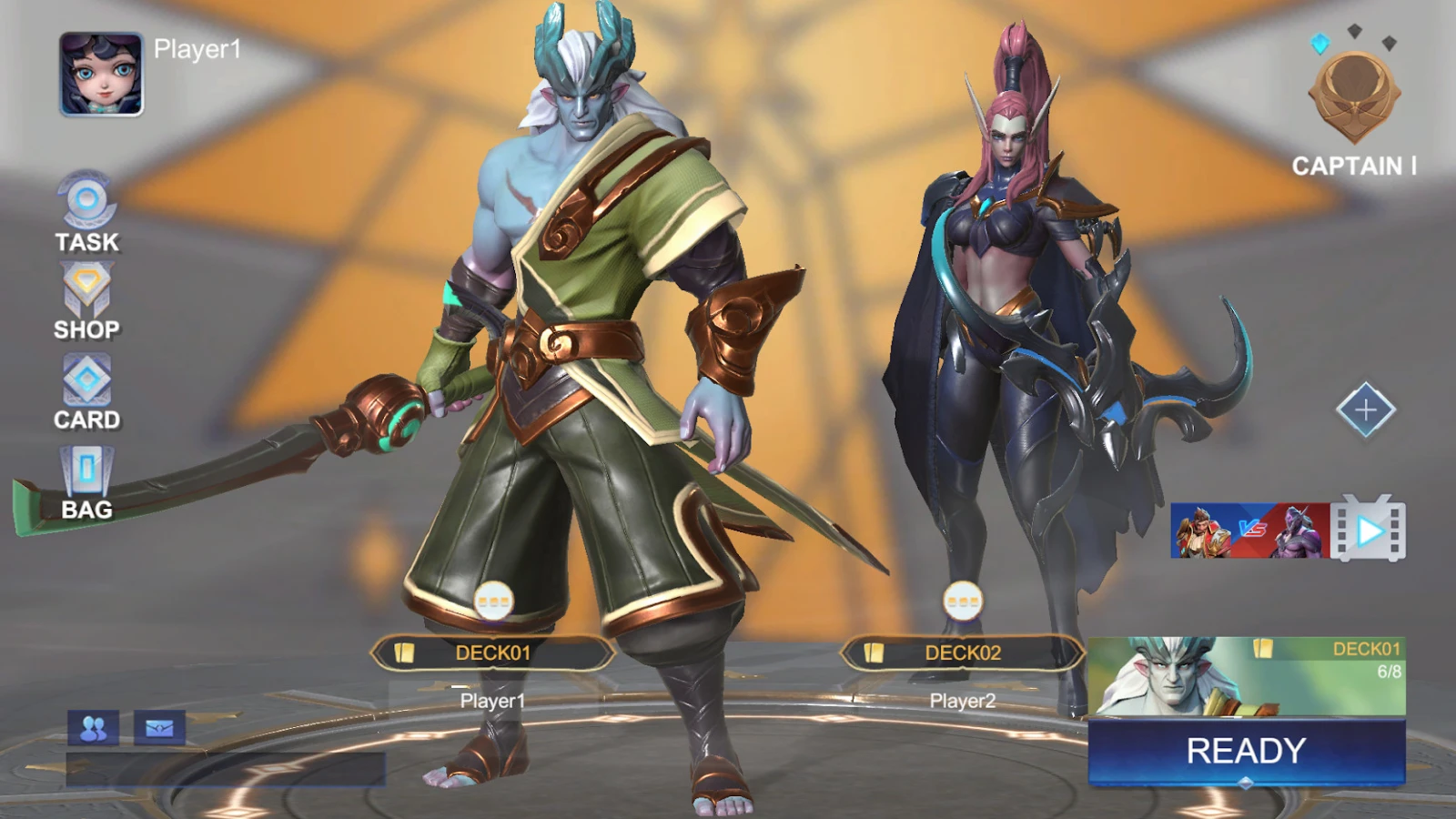Choose the DECK01 hero card 6/8
Image resolution: width=1456 pixels, height=819 pixels.
1246,676
